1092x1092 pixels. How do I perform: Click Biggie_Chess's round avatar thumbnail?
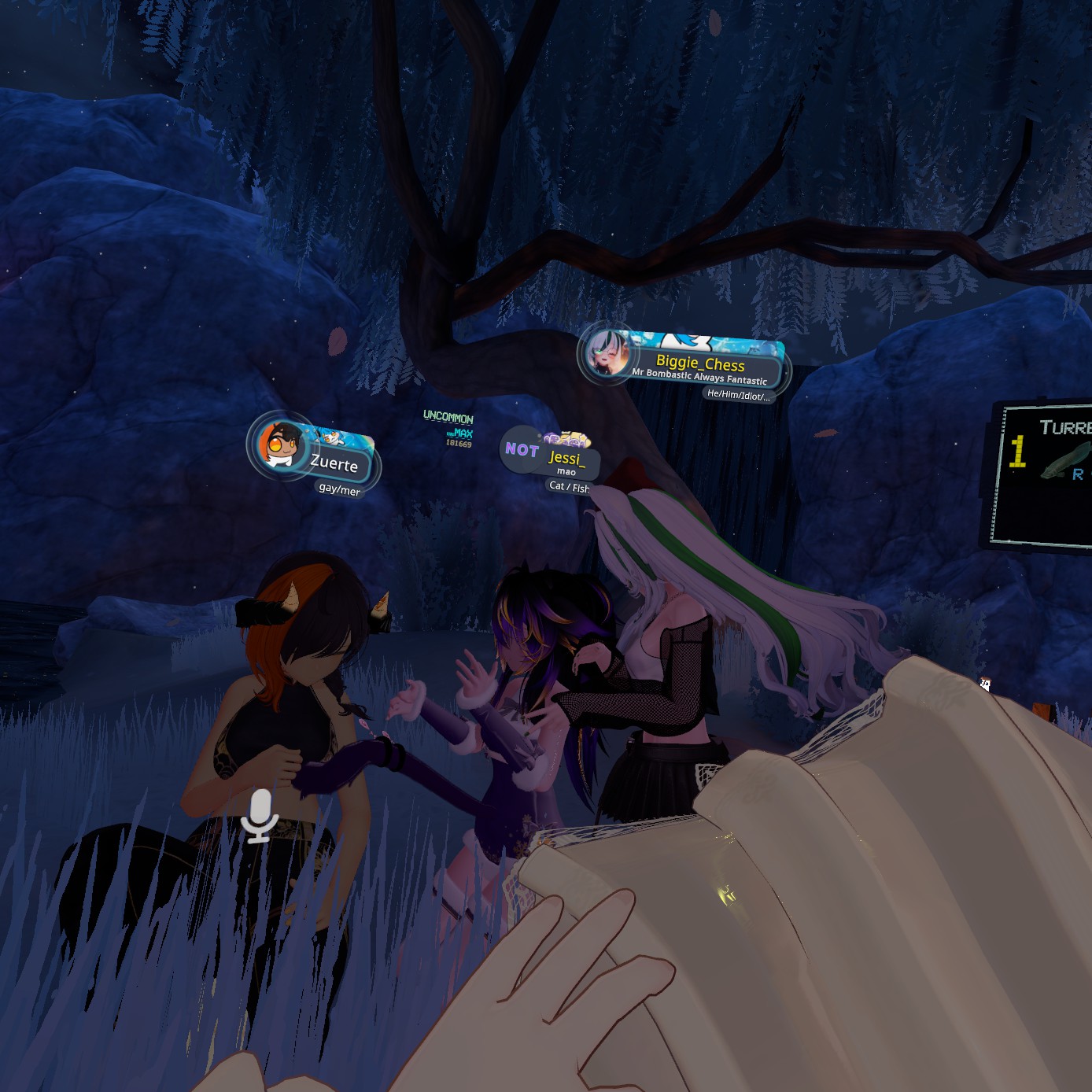pyautogui.click(x=607, y=352)
